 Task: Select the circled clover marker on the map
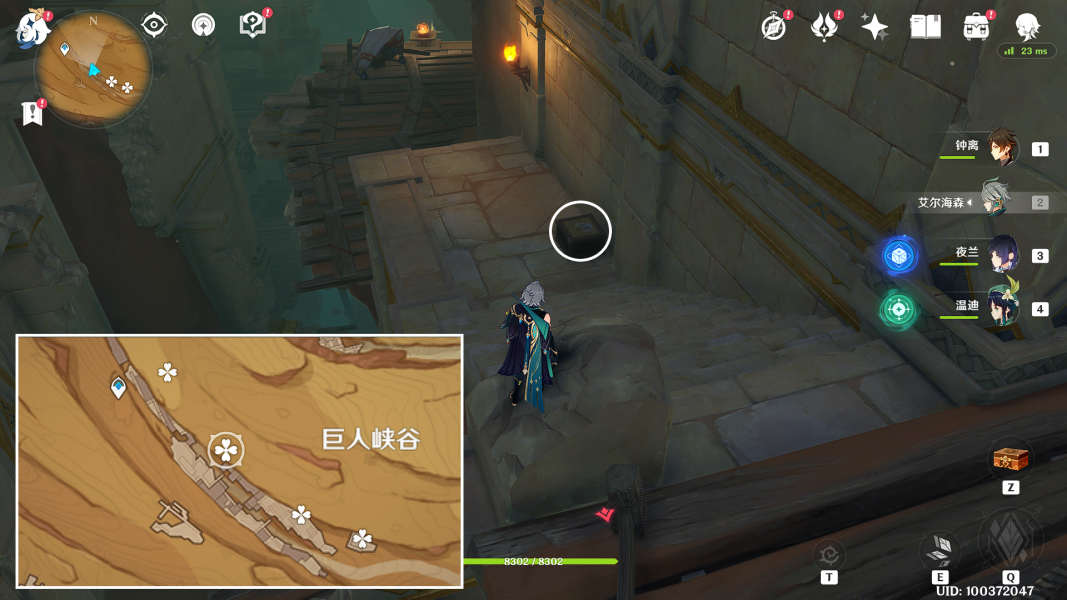point(226,451)
